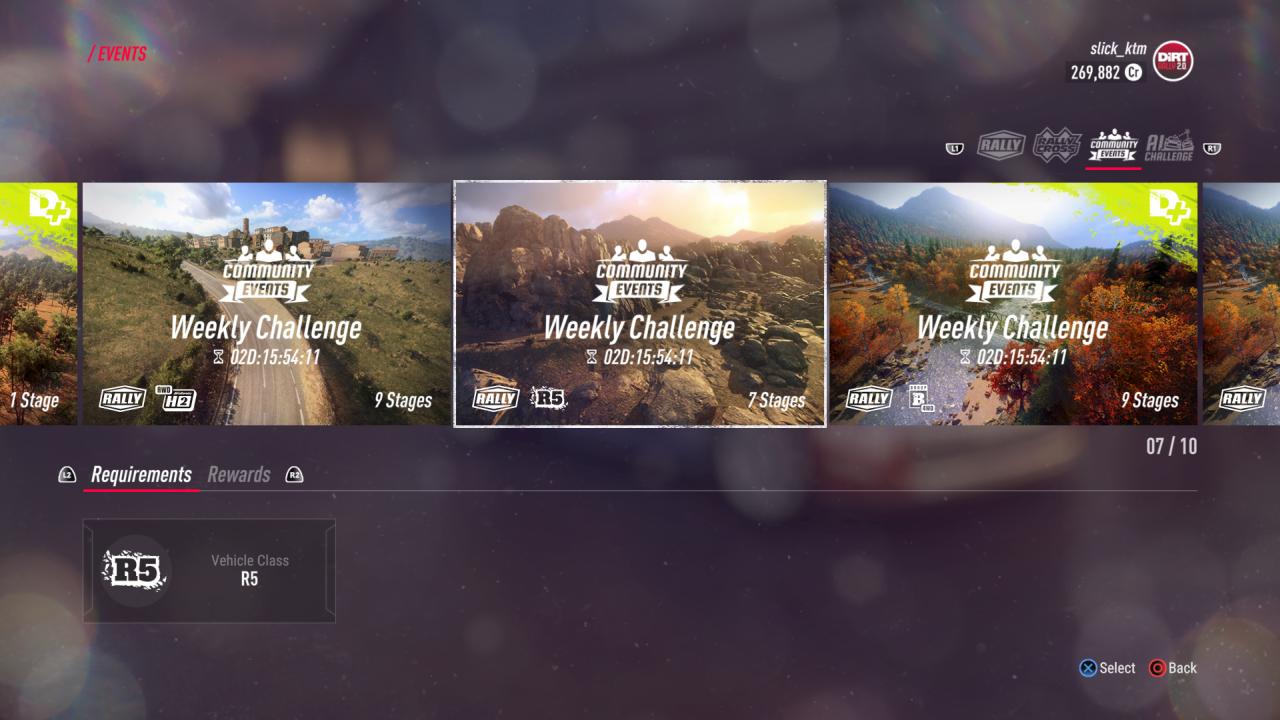Switch to the AI Challenge tab

pyautogui.click(x=1169, y=147)
